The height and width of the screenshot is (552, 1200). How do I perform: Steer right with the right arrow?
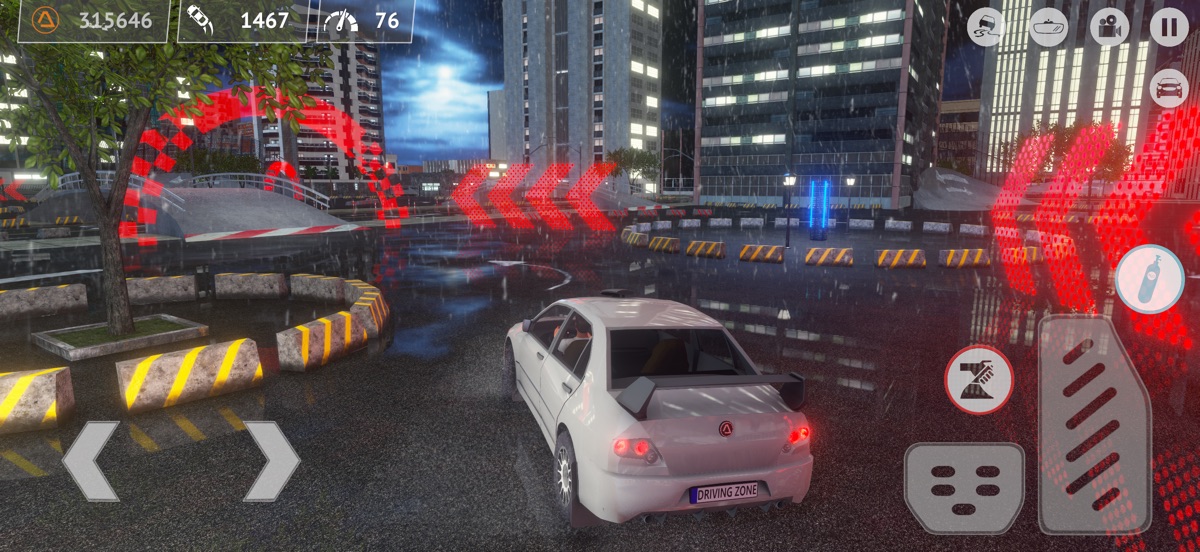pos(270,461)
